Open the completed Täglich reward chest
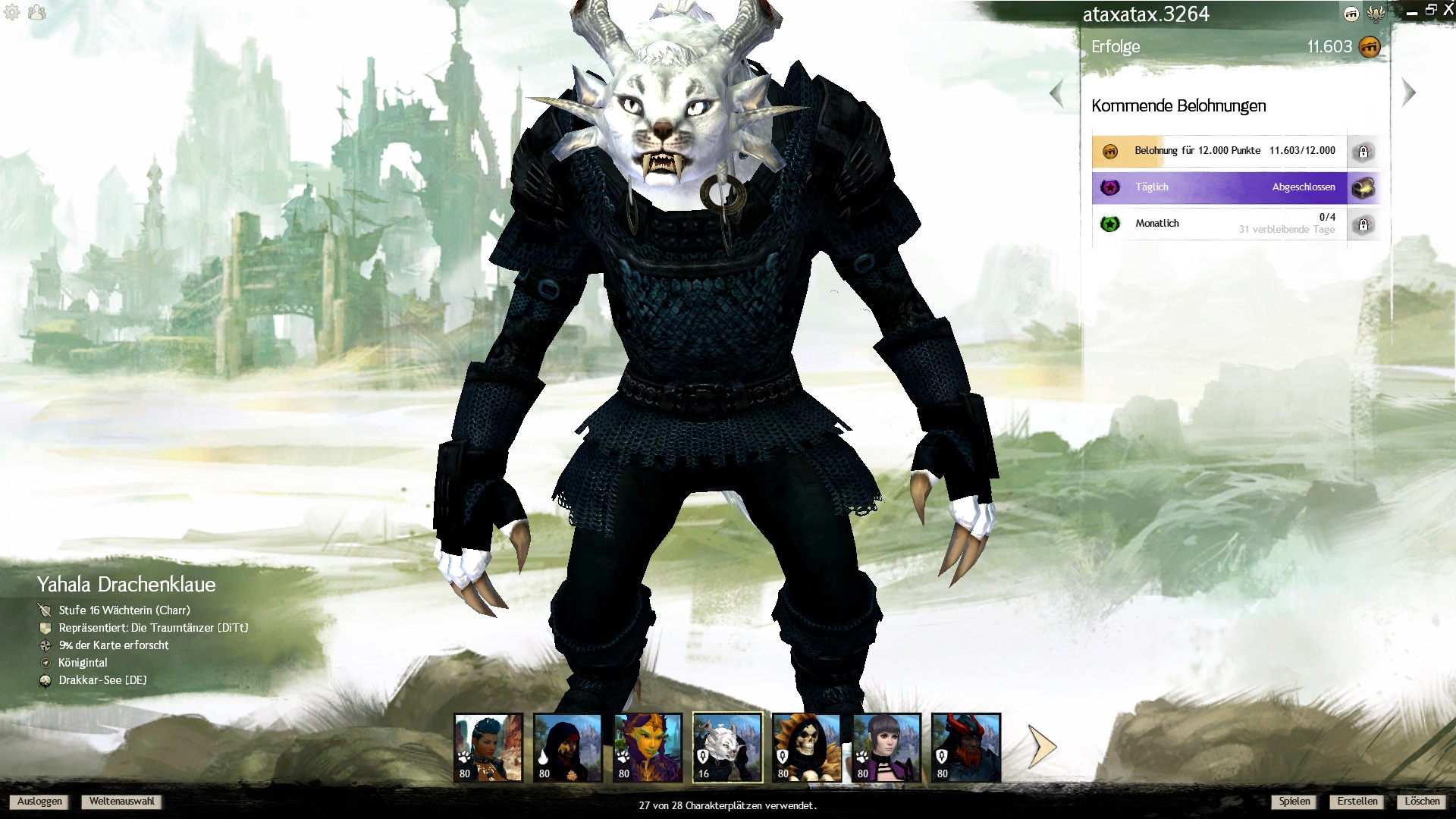 [x=1363, y=187]
